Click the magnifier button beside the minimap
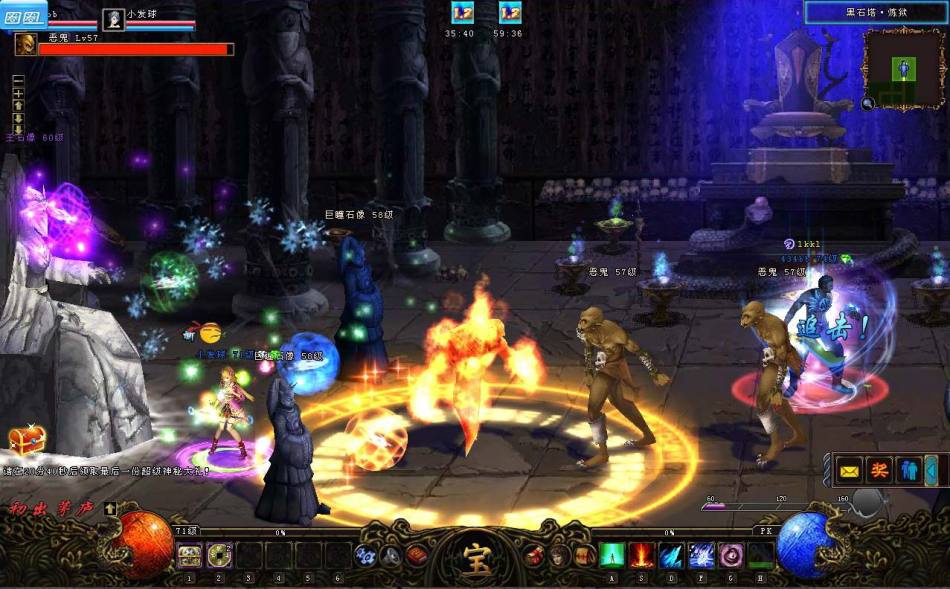The width and height of the screenshot is (950, 589). point(868,102)
